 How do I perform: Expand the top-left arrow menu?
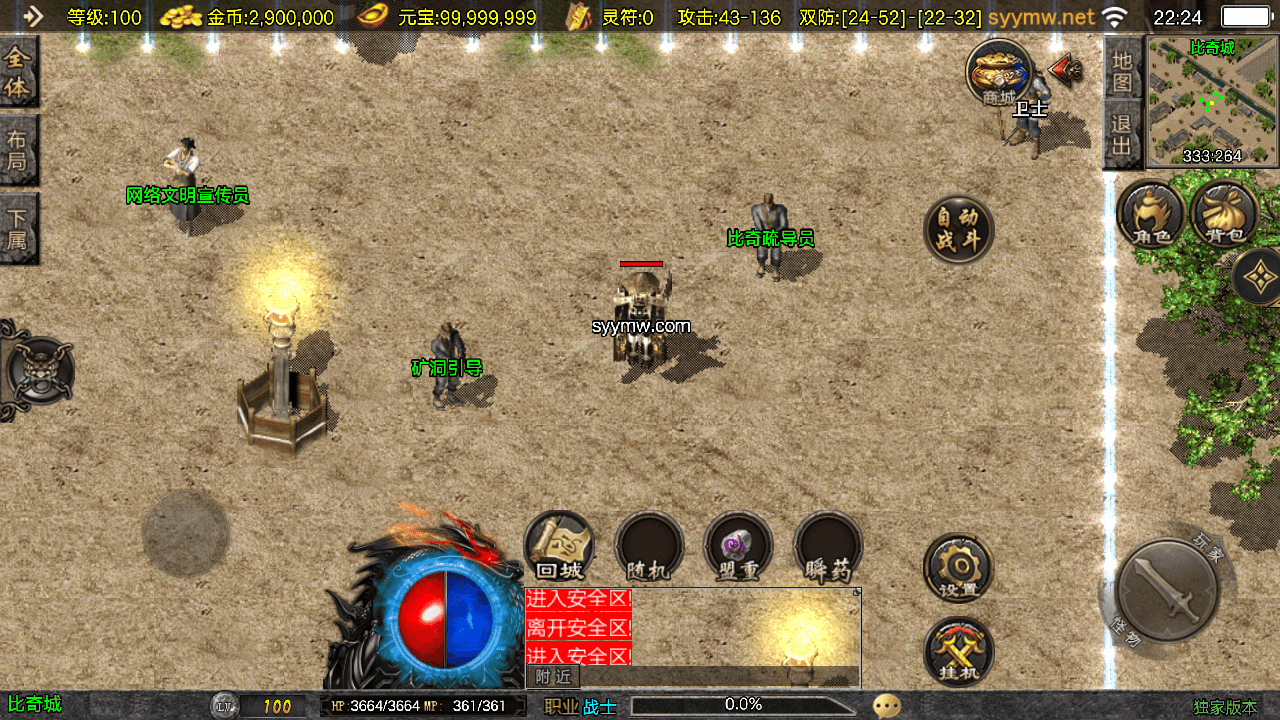click(x=33, y=16)
